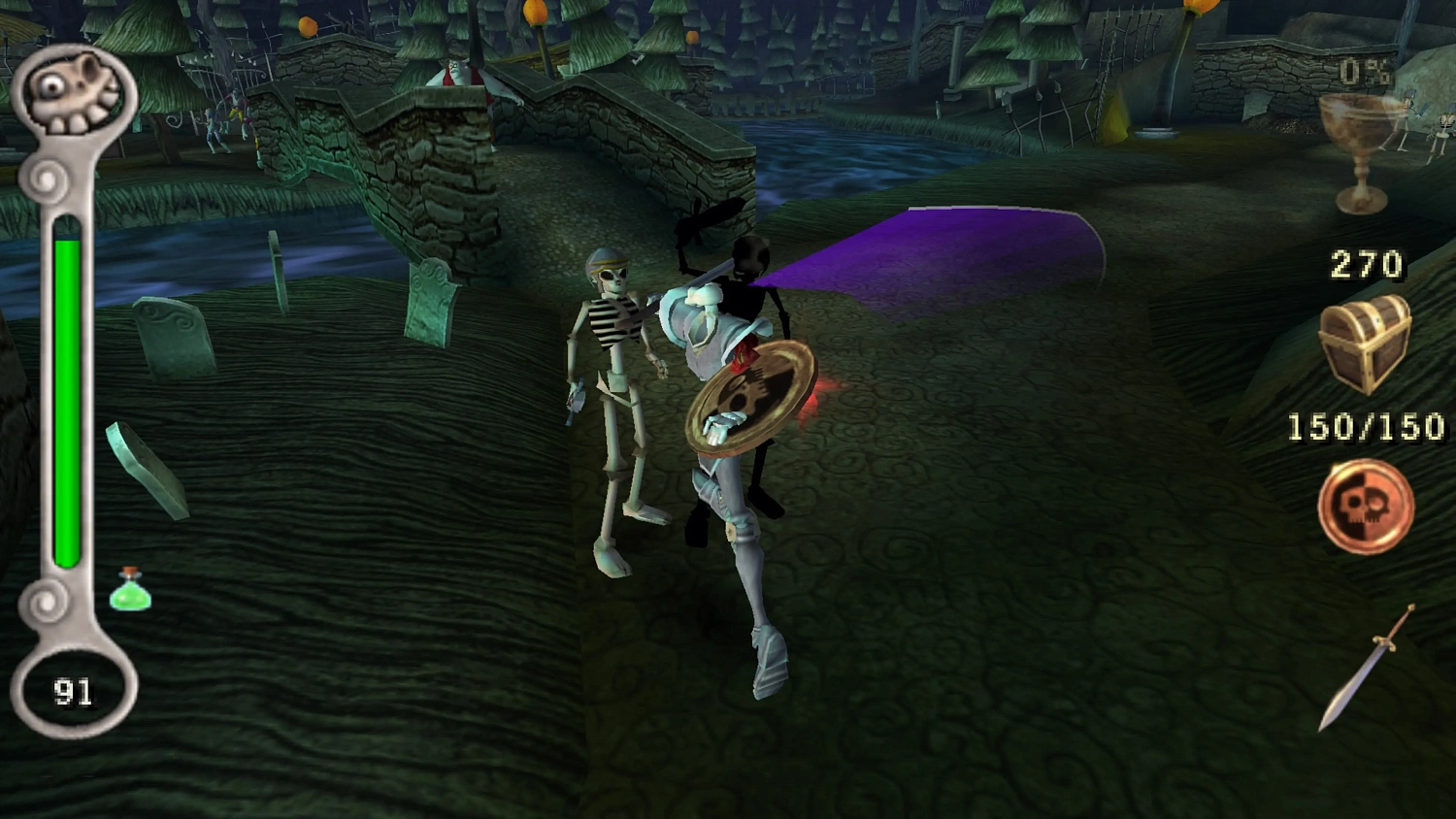Toggle the golden shield on Dan's arm

[752, 398]
